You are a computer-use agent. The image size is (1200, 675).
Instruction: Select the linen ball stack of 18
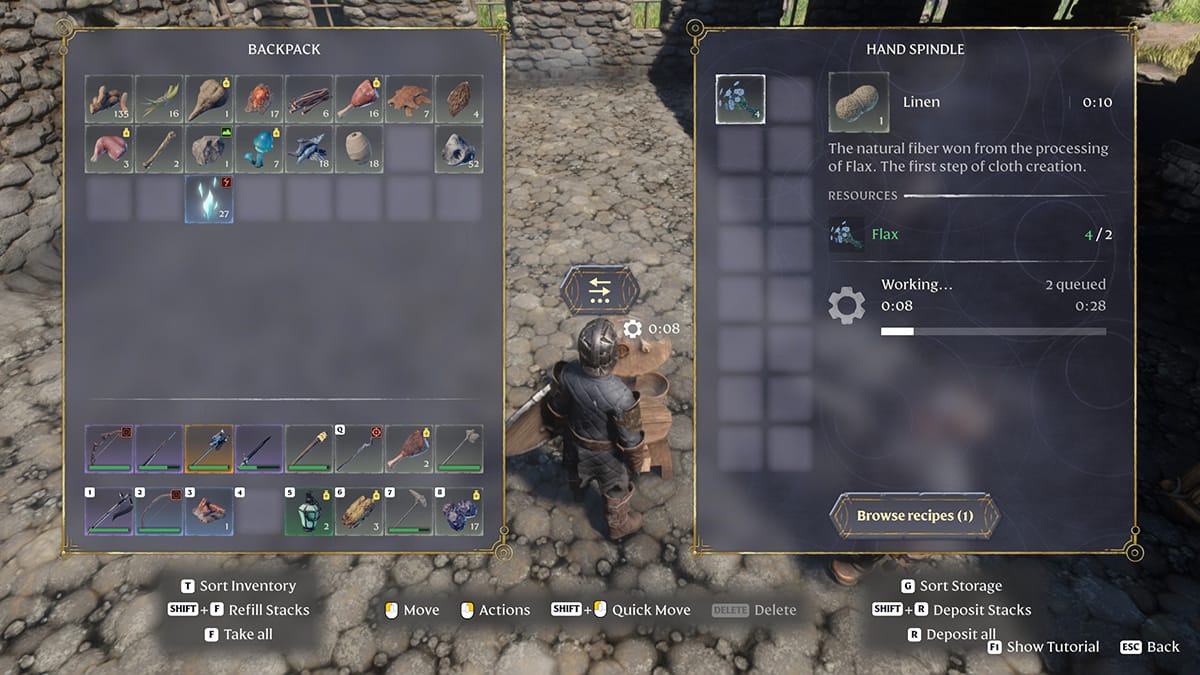(x=360, y=149)
